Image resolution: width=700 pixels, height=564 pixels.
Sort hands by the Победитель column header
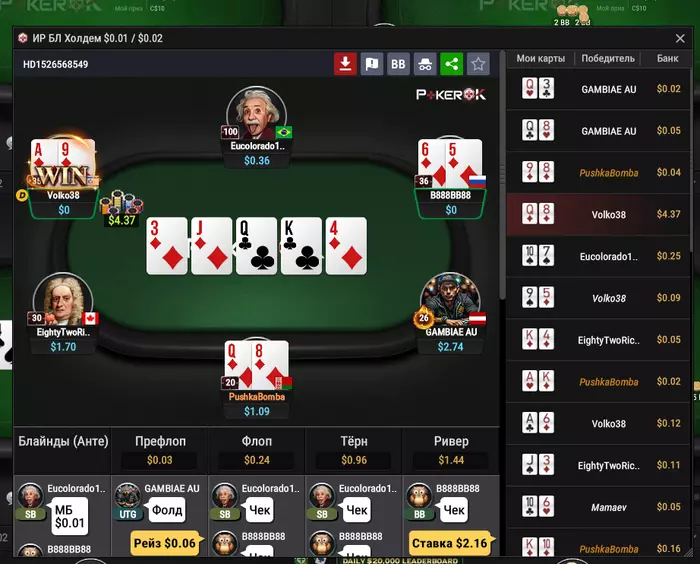pyautogui.click(x=608, y=59)
